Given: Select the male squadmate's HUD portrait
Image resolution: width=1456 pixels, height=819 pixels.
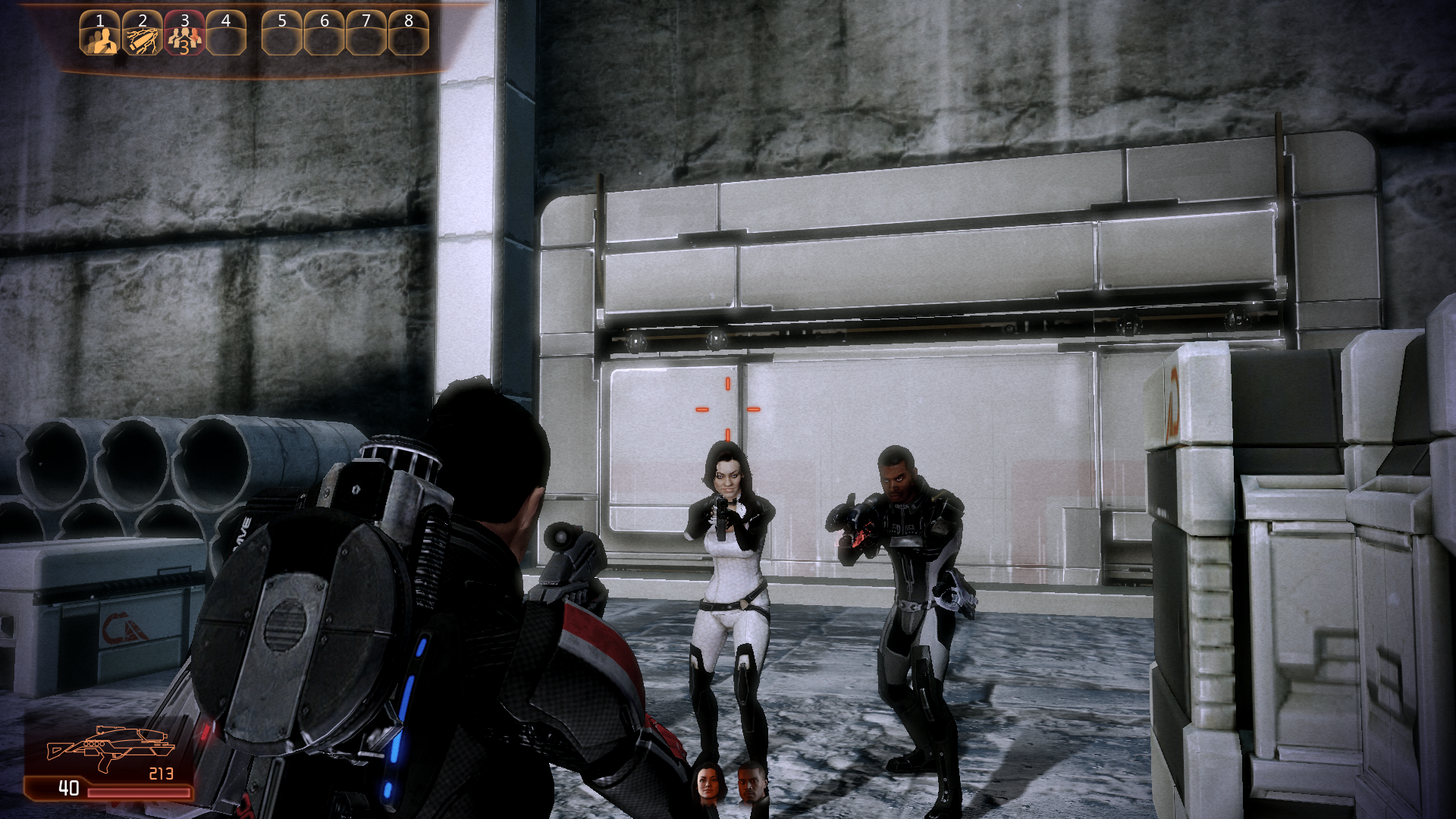Looking at the screenshot, I should pos(751,783).
